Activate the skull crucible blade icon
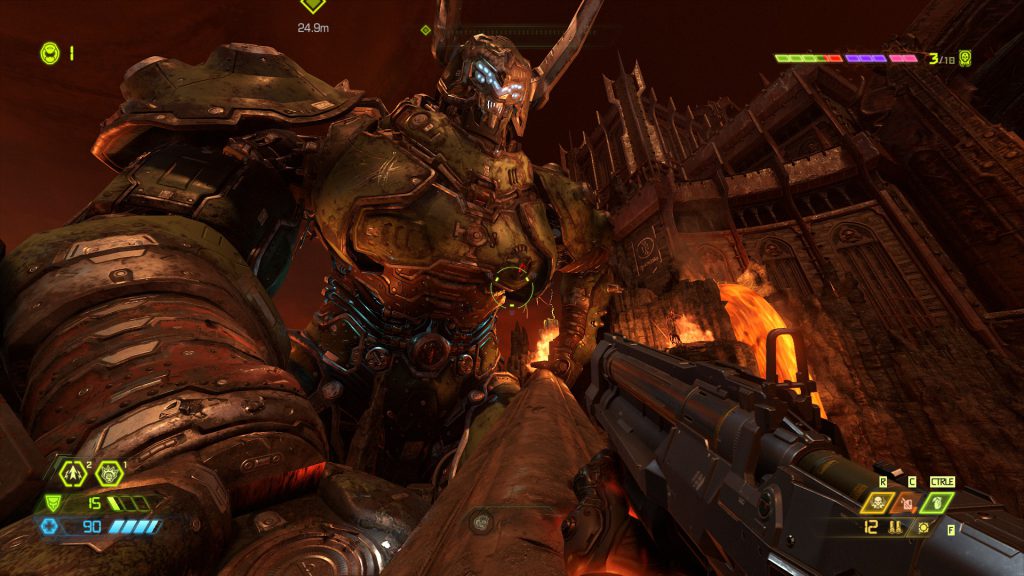The height and width of the screenshot is (576, 1024). pos(876,503)
